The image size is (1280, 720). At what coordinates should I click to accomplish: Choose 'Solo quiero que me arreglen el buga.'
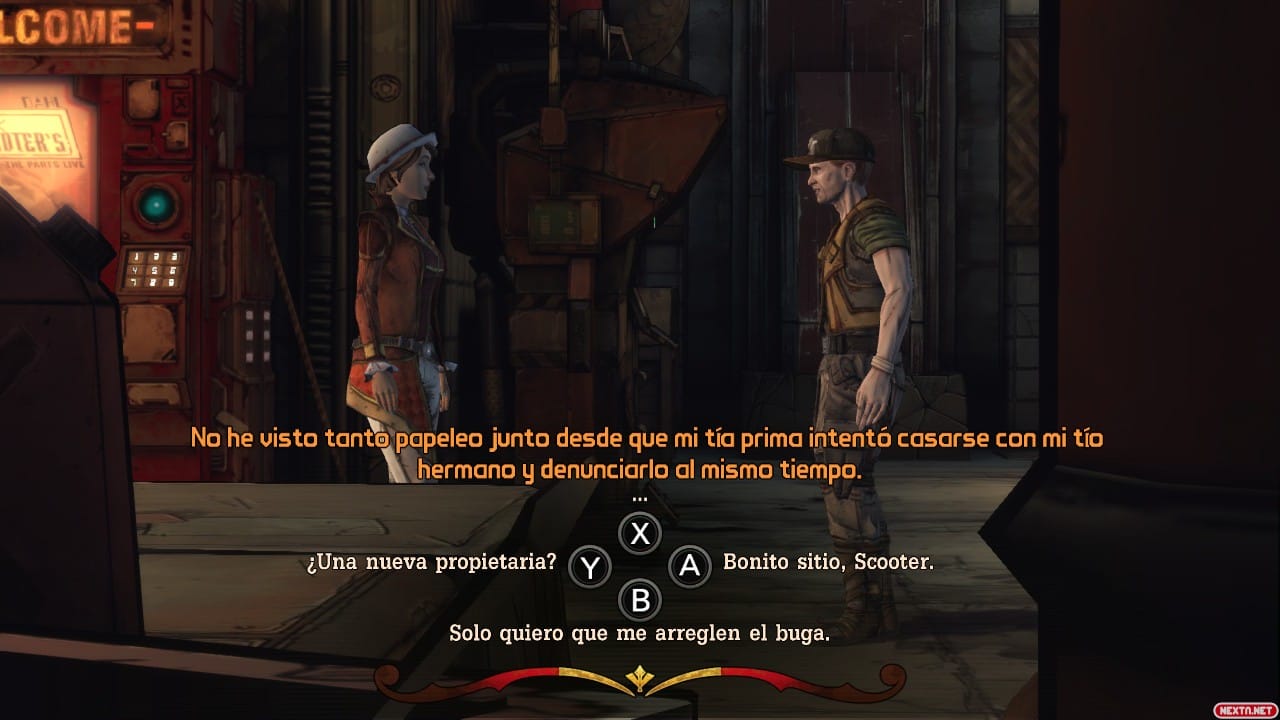640,633
